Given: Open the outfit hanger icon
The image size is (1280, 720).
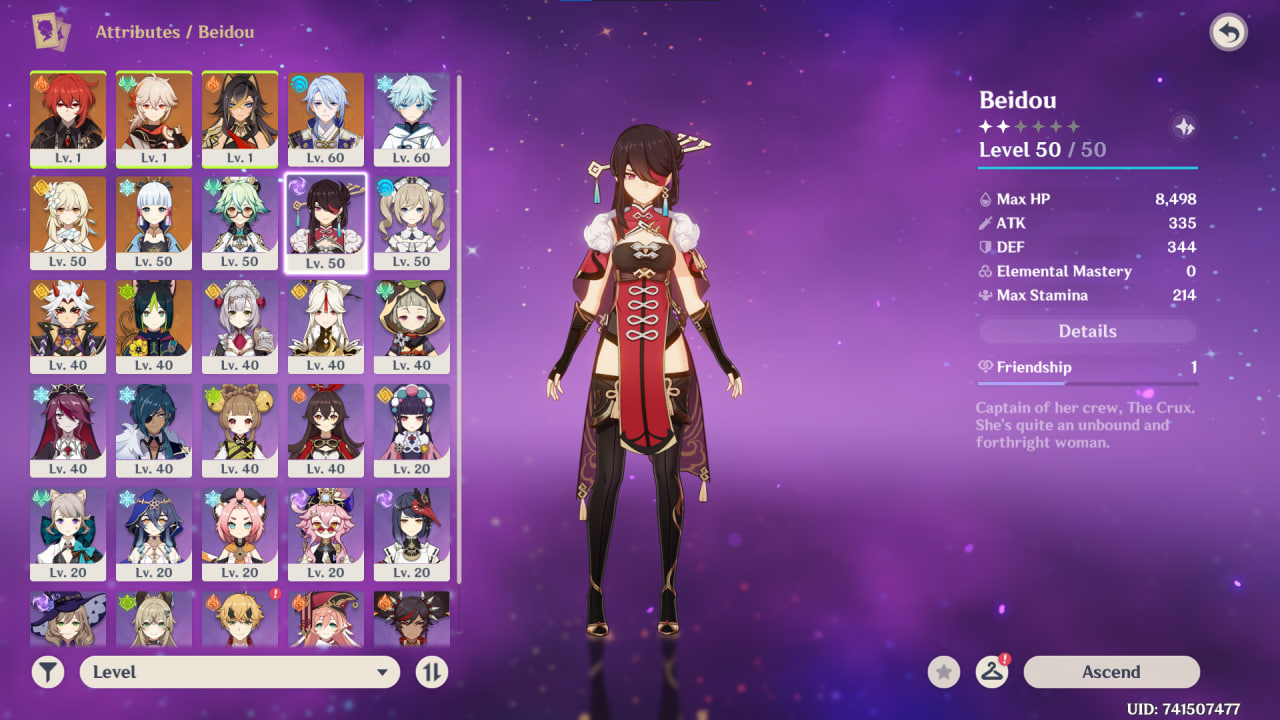Looking at the screenshot, I should tap(991, 672).
